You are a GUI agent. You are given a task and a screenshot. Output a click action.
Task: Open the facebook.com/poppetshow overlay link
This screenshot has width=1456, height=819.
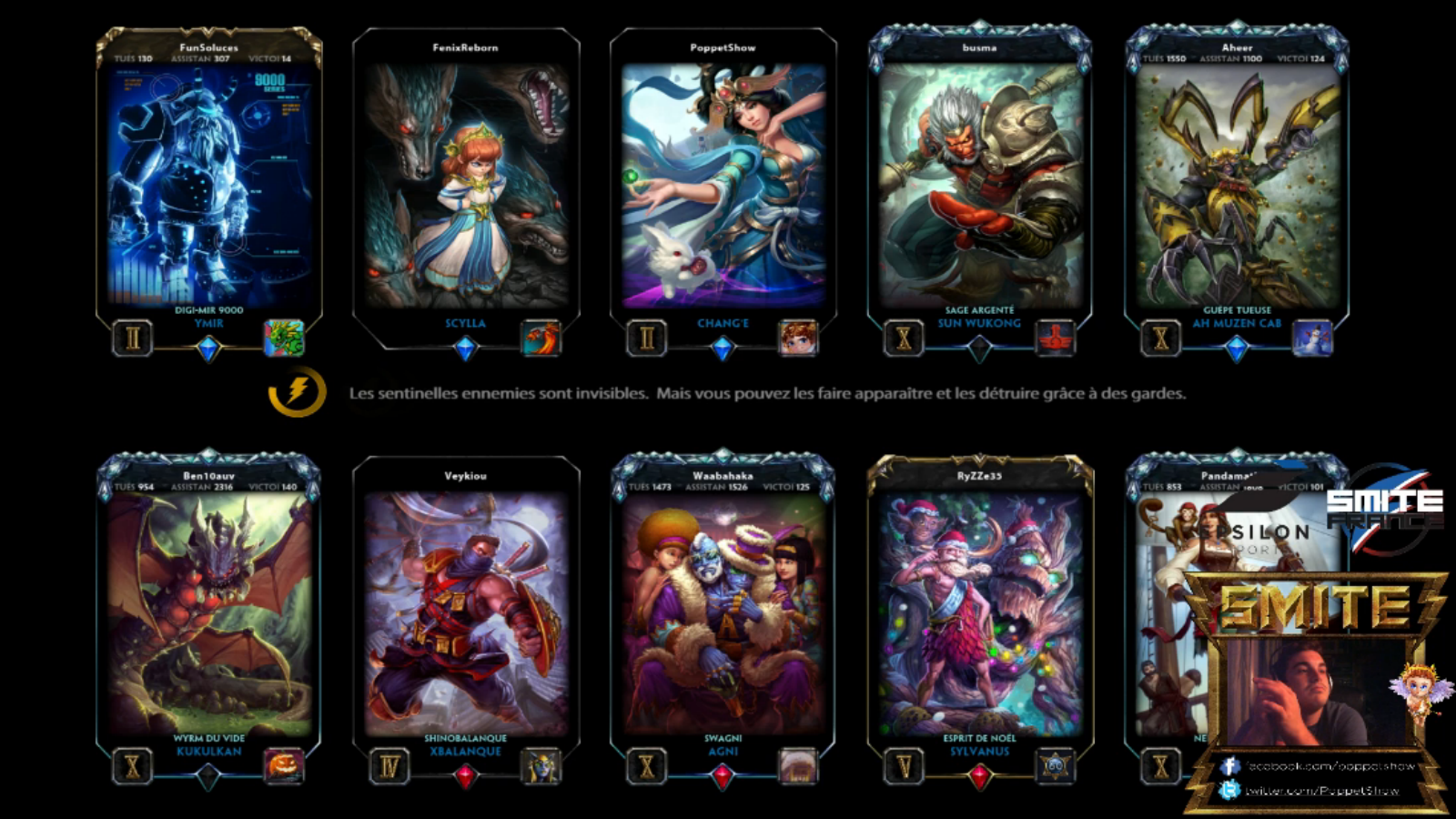pyautogui.click(x=1330, y=766)
